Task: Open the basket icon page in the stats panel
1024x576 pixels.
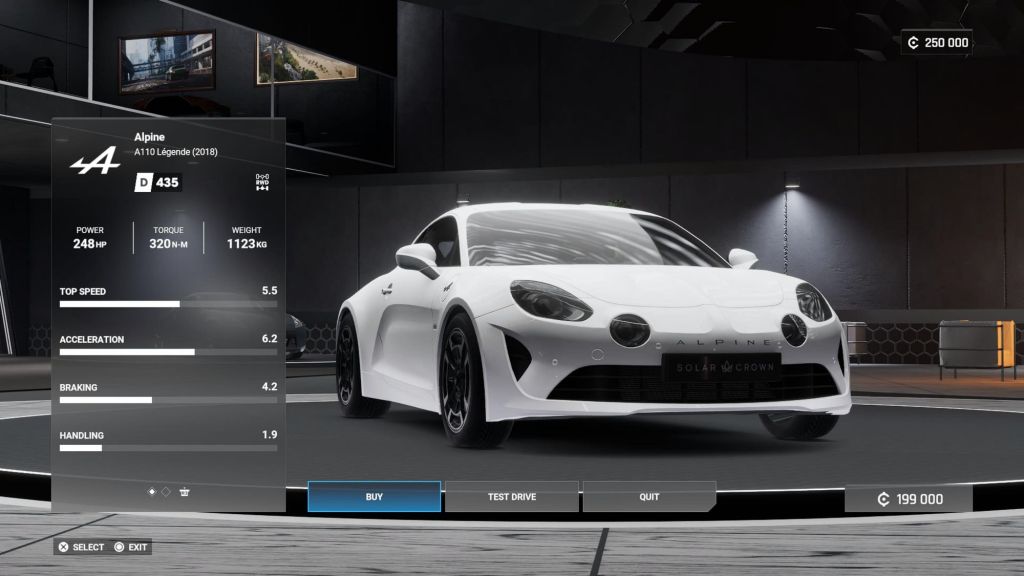Action: point(185,492)
